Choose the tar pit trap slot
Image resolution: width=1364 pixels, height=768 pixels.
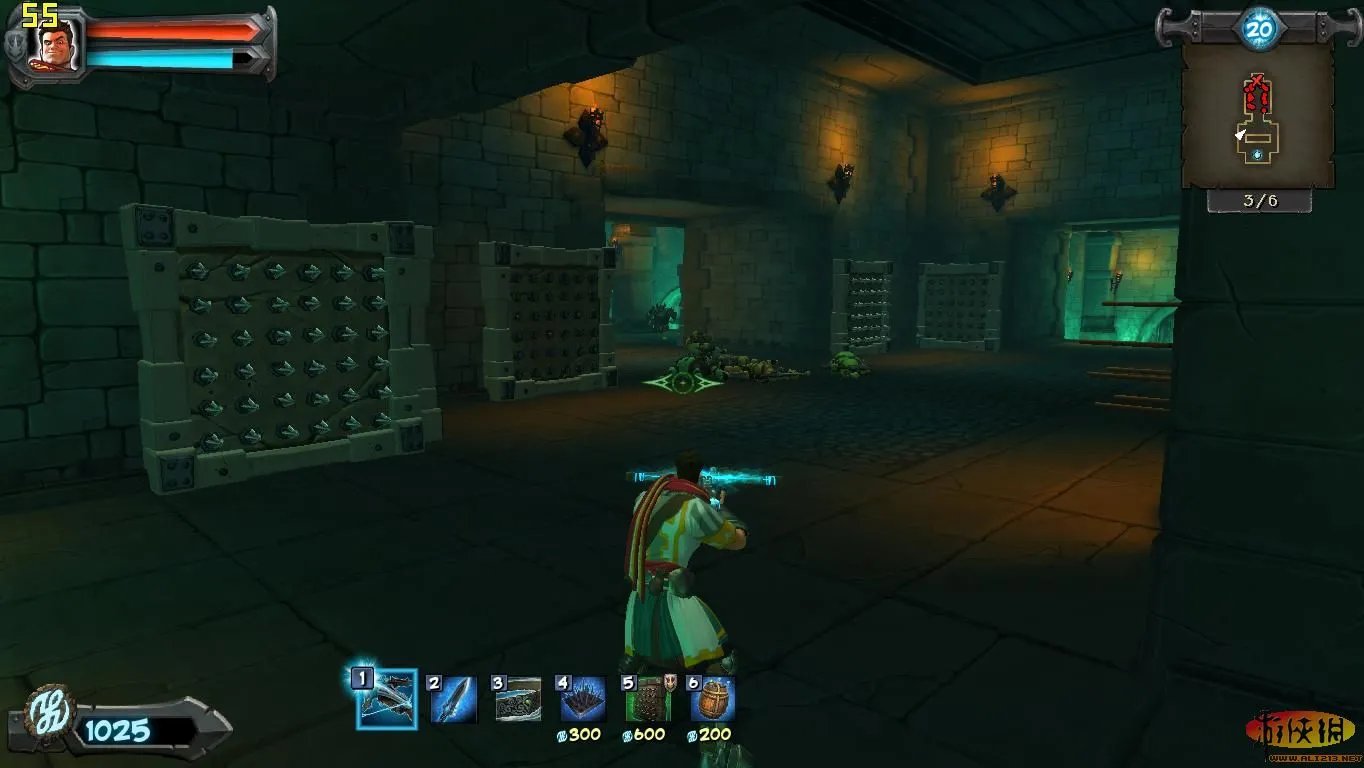517,699
